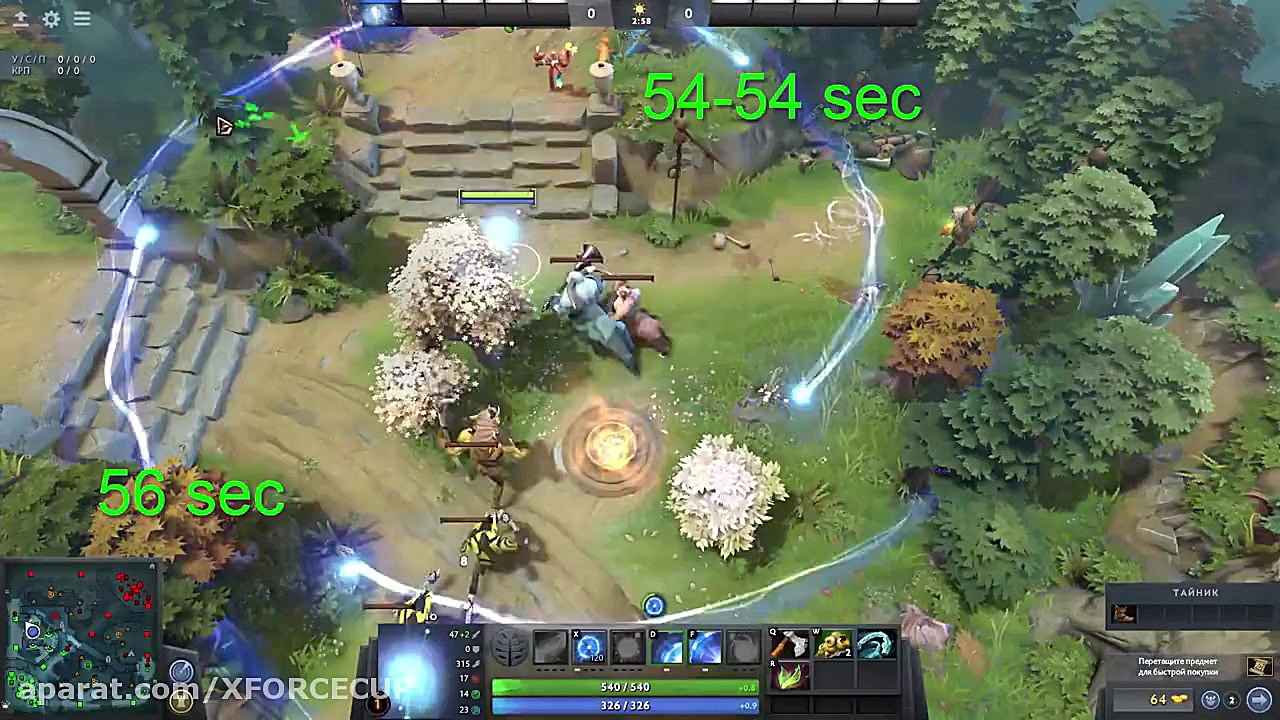The width and height of the screenshot is (1280, 720).
Task: Cast the ability bound to X
Action: [x=587, y=647]
